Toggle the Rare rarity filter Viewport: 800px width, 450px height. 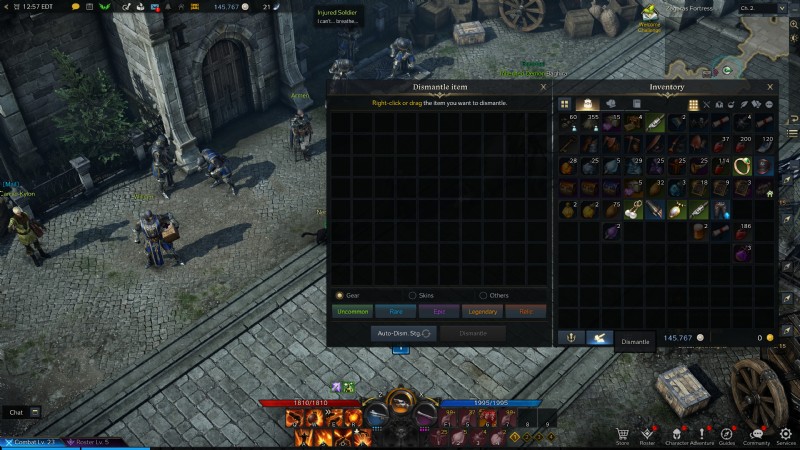point(396,311)
